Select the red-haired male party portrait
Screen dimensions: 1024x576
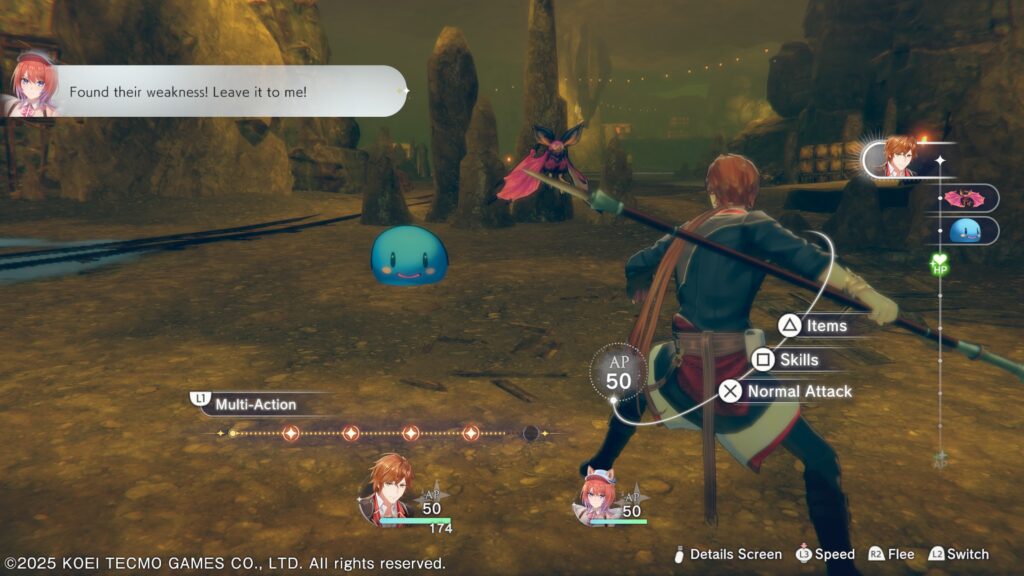pyautogui.click(x=385, y=488)
